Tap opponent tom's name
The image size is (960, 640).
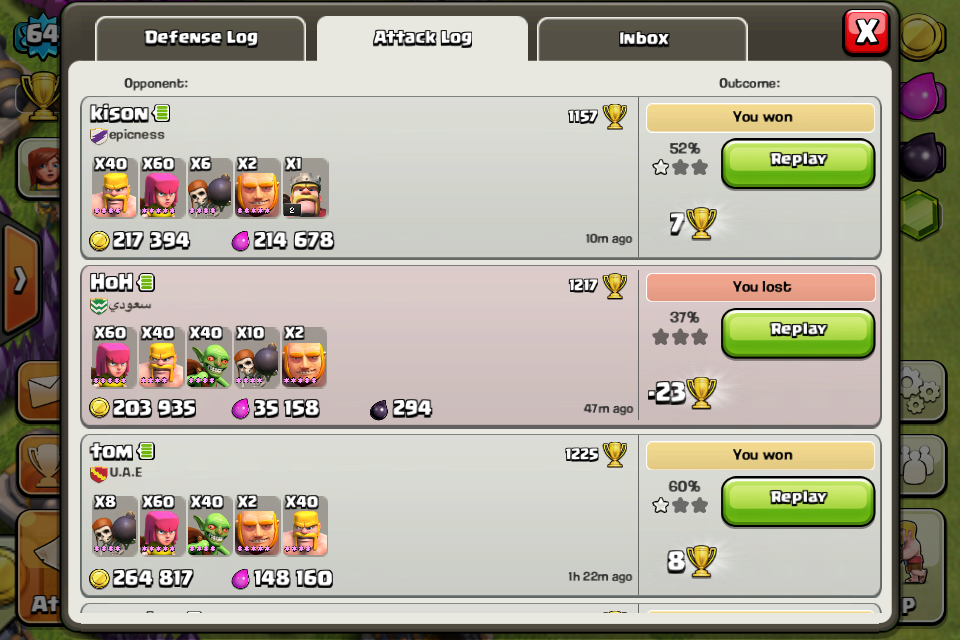(x=111, y=452)
